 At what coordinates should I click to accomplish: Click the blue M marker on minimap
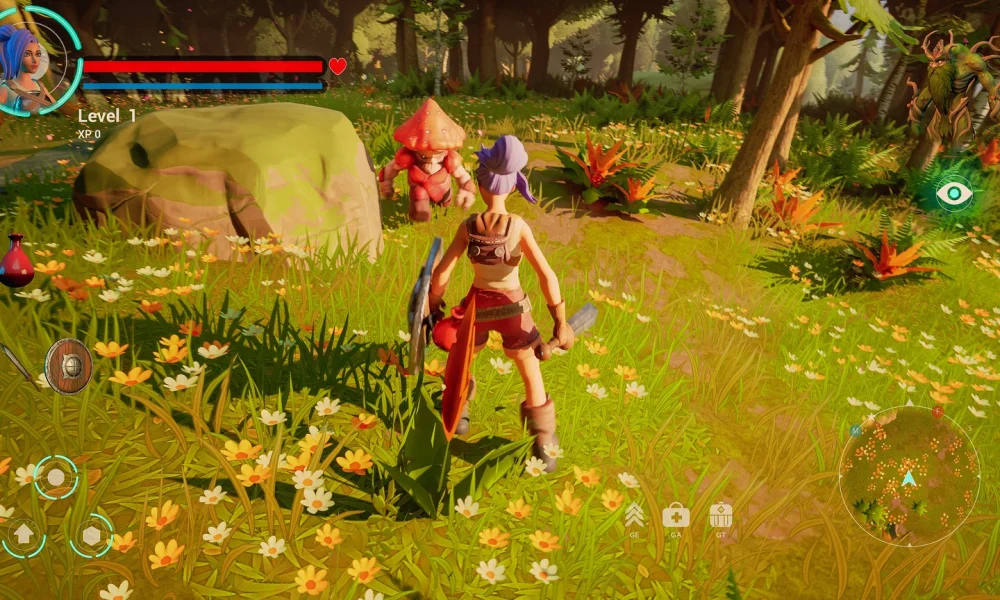click(856, 430)
